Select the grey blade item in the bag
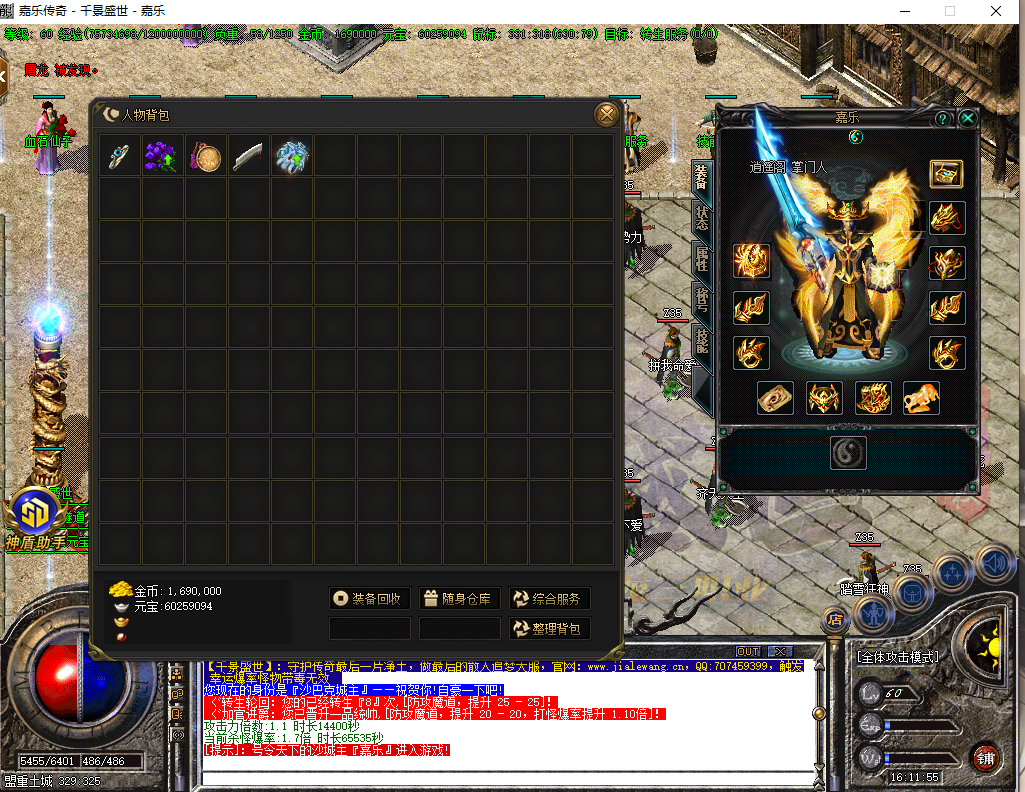Image resolution: width=1025 pixels, height=792 pixels. coord(249,156)
